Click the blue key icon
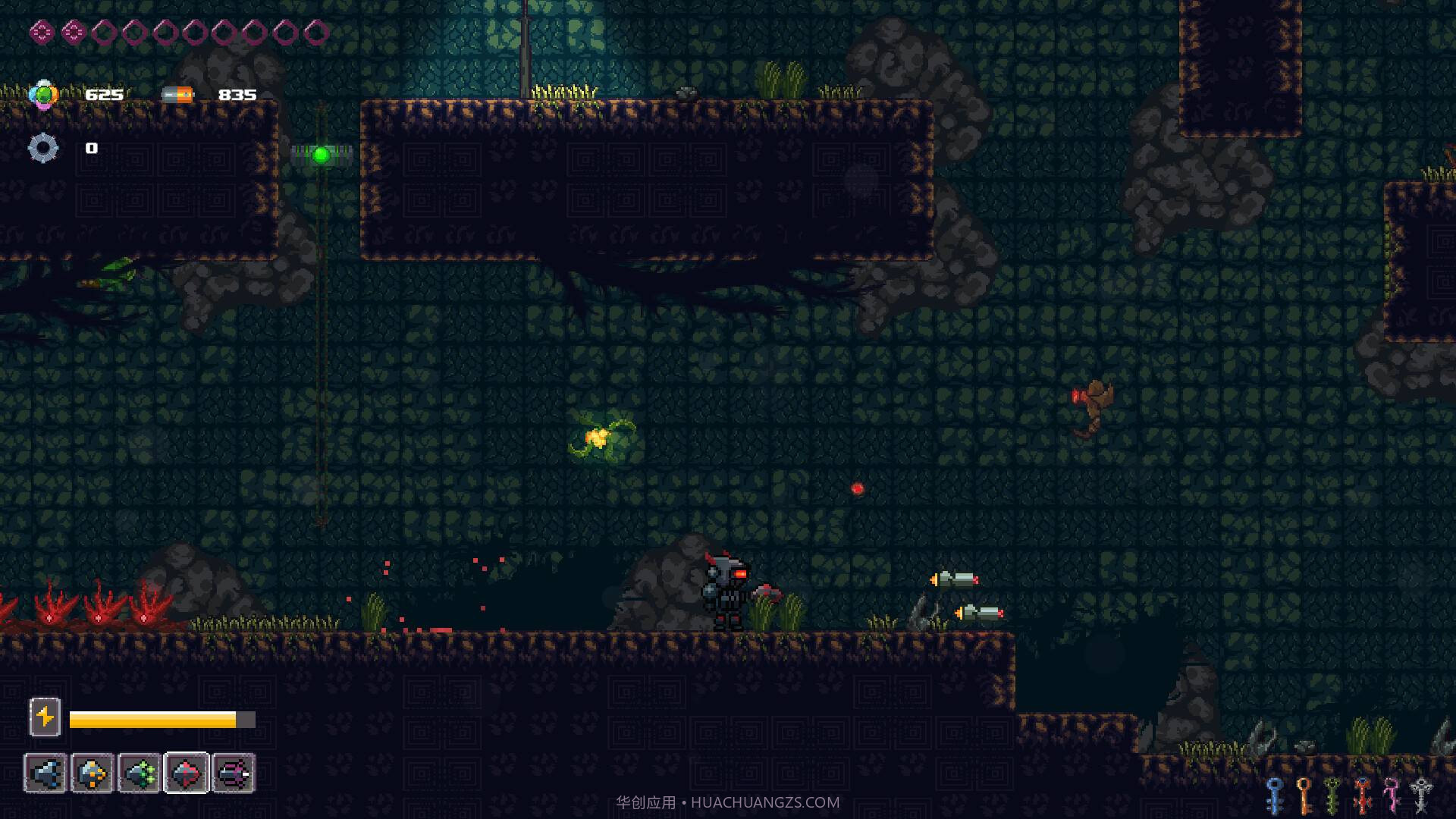This screenshot has height=819, width=1456. [x=1275, y=795]
